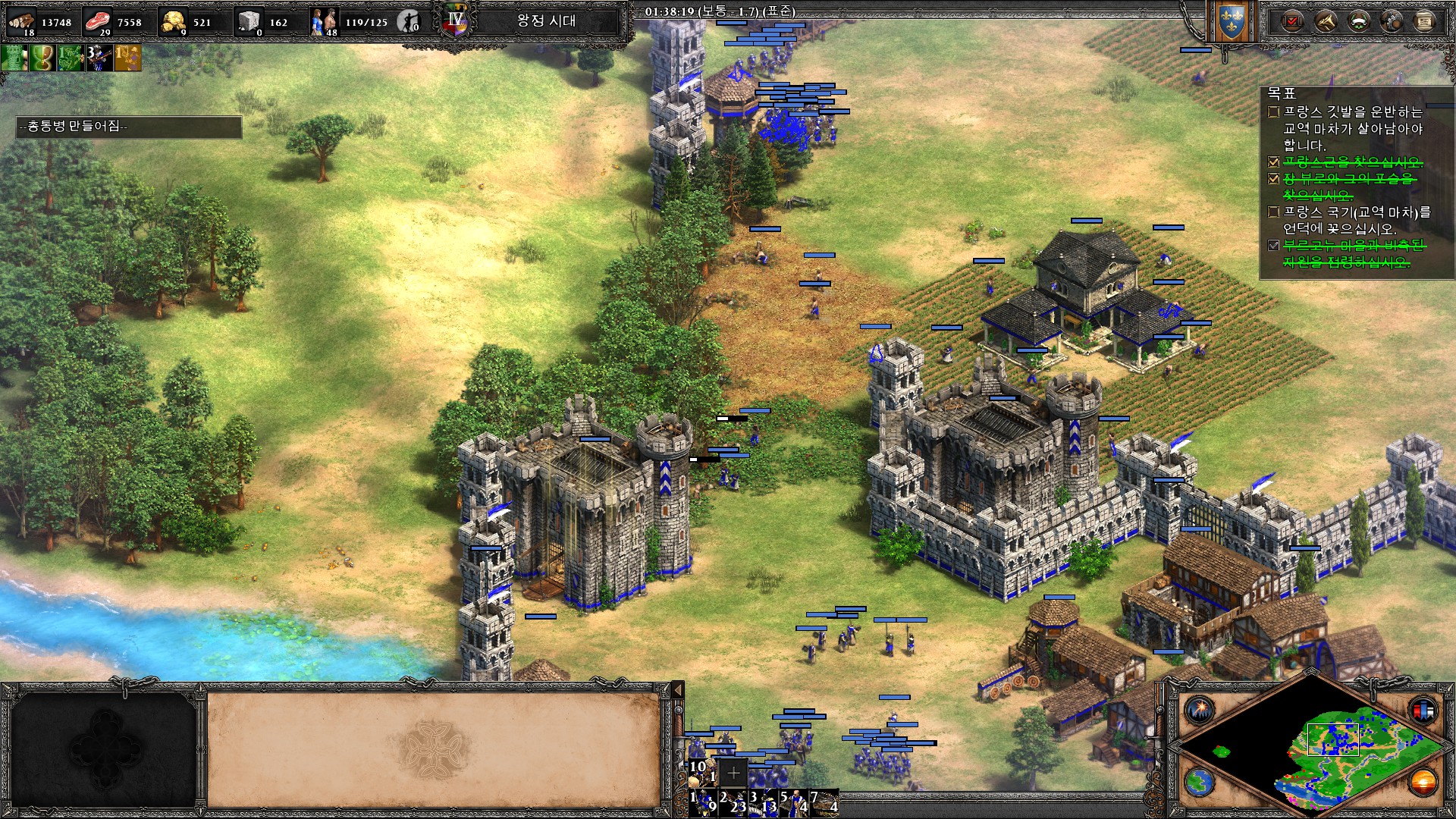
Task: Click the idle villager icon in resource bar
Action: coord(409,21)
